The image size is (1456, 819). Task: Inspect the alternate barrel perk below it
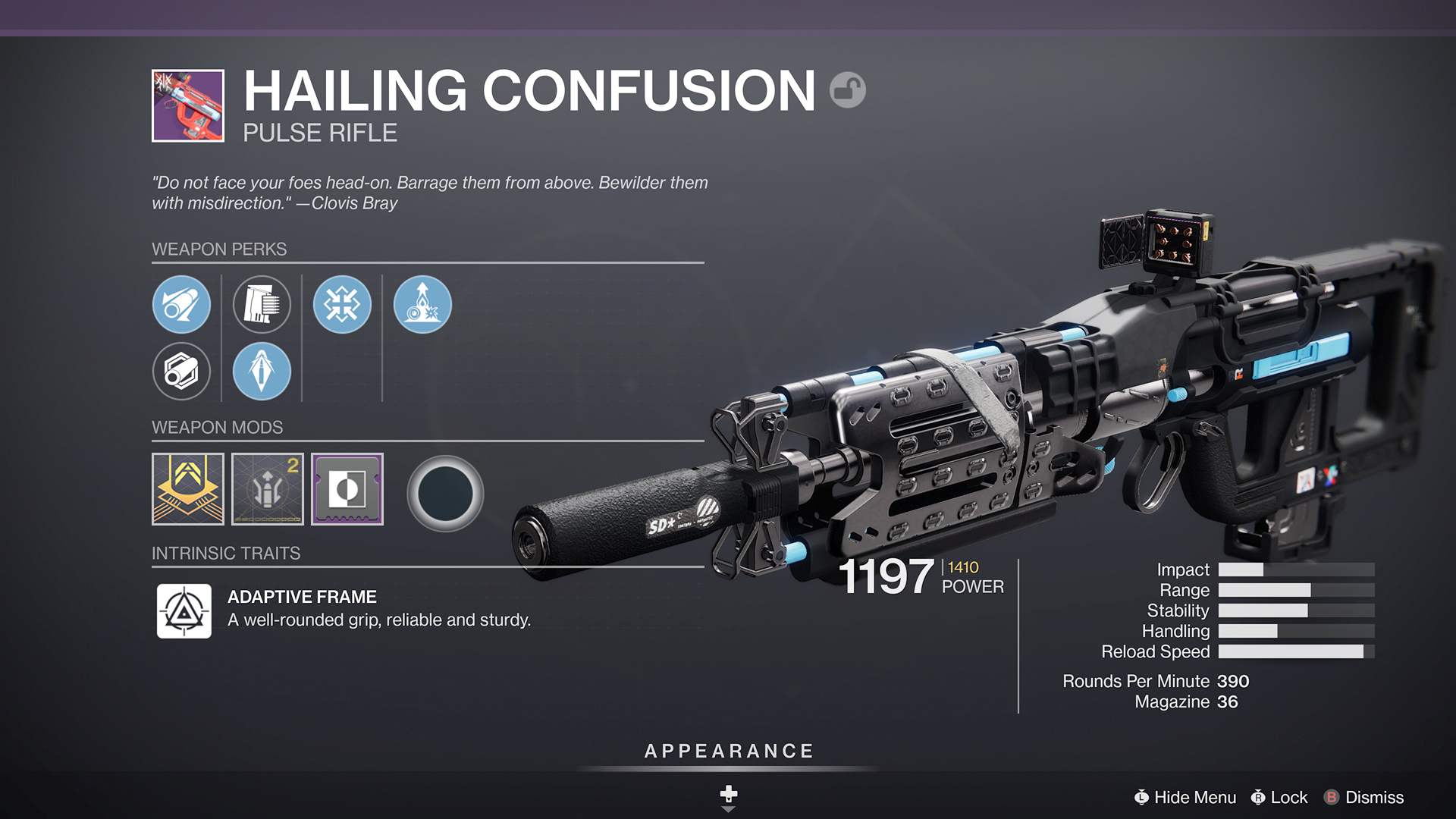(x=182, y=371)
